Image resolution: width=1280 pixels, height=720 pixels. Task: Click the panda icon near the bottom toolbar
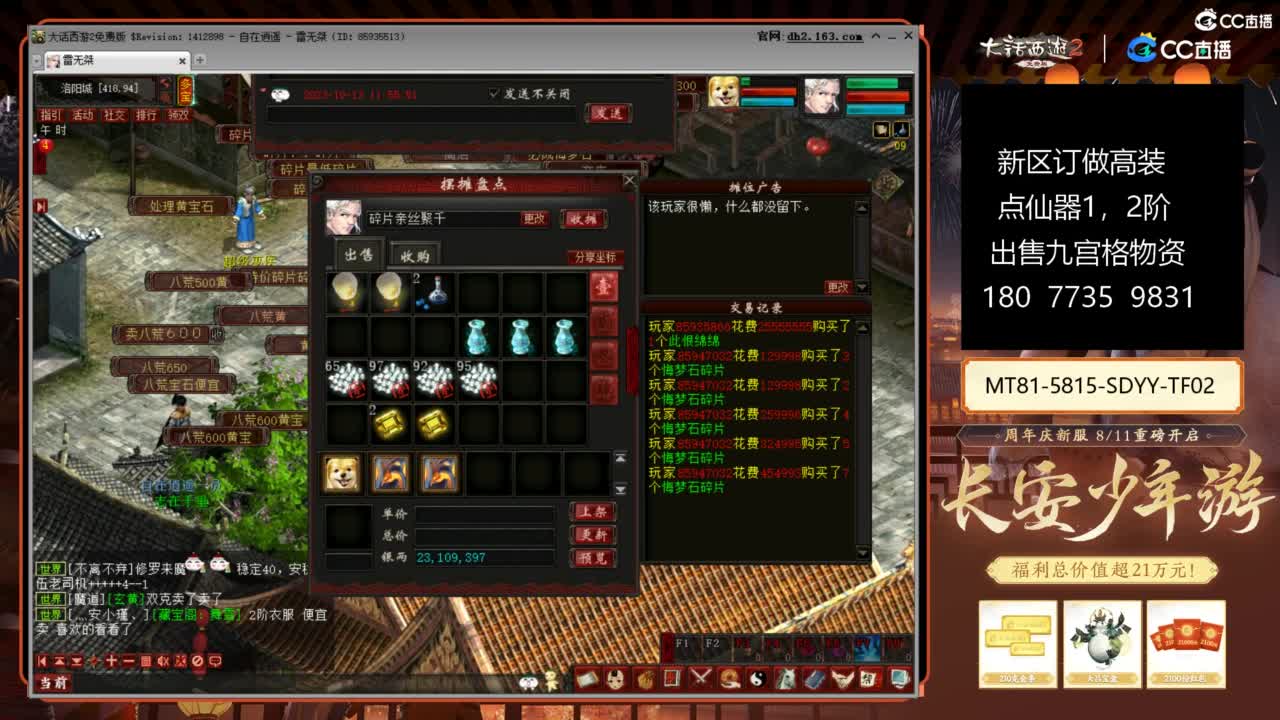coord(527,682)
